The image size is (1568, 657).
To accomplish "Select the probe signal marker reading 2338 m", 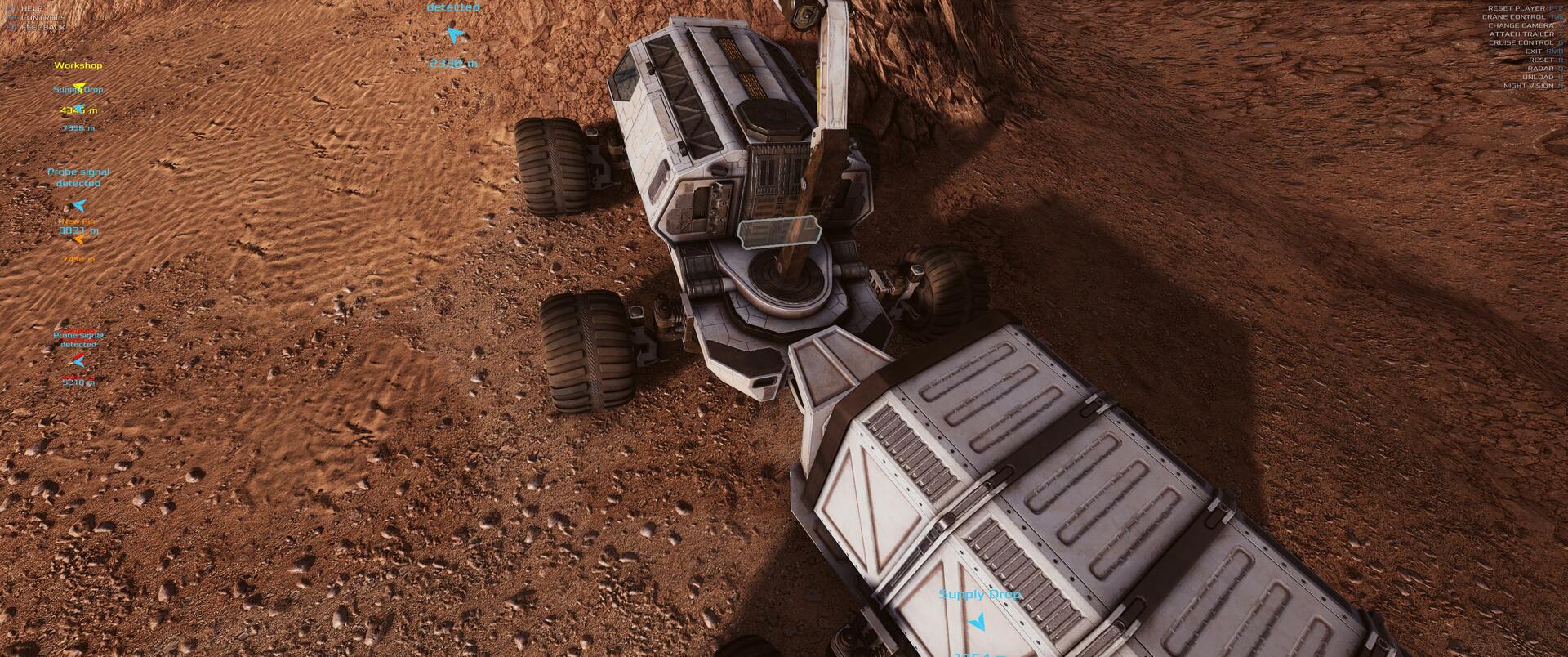I will click(454, 35).
